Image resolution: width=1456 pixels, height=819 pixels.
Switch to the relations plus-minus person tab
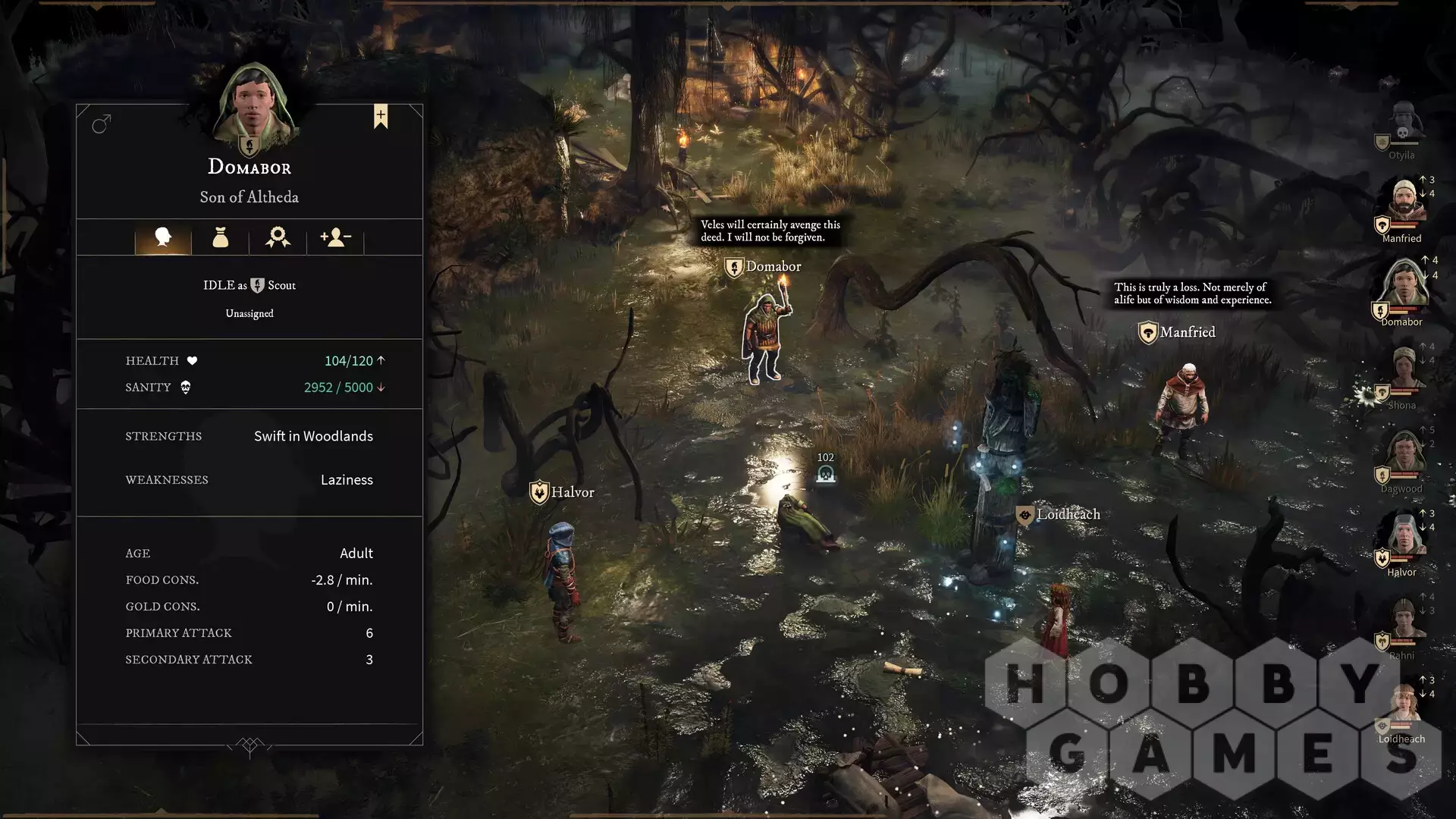[x=335, y=237]
